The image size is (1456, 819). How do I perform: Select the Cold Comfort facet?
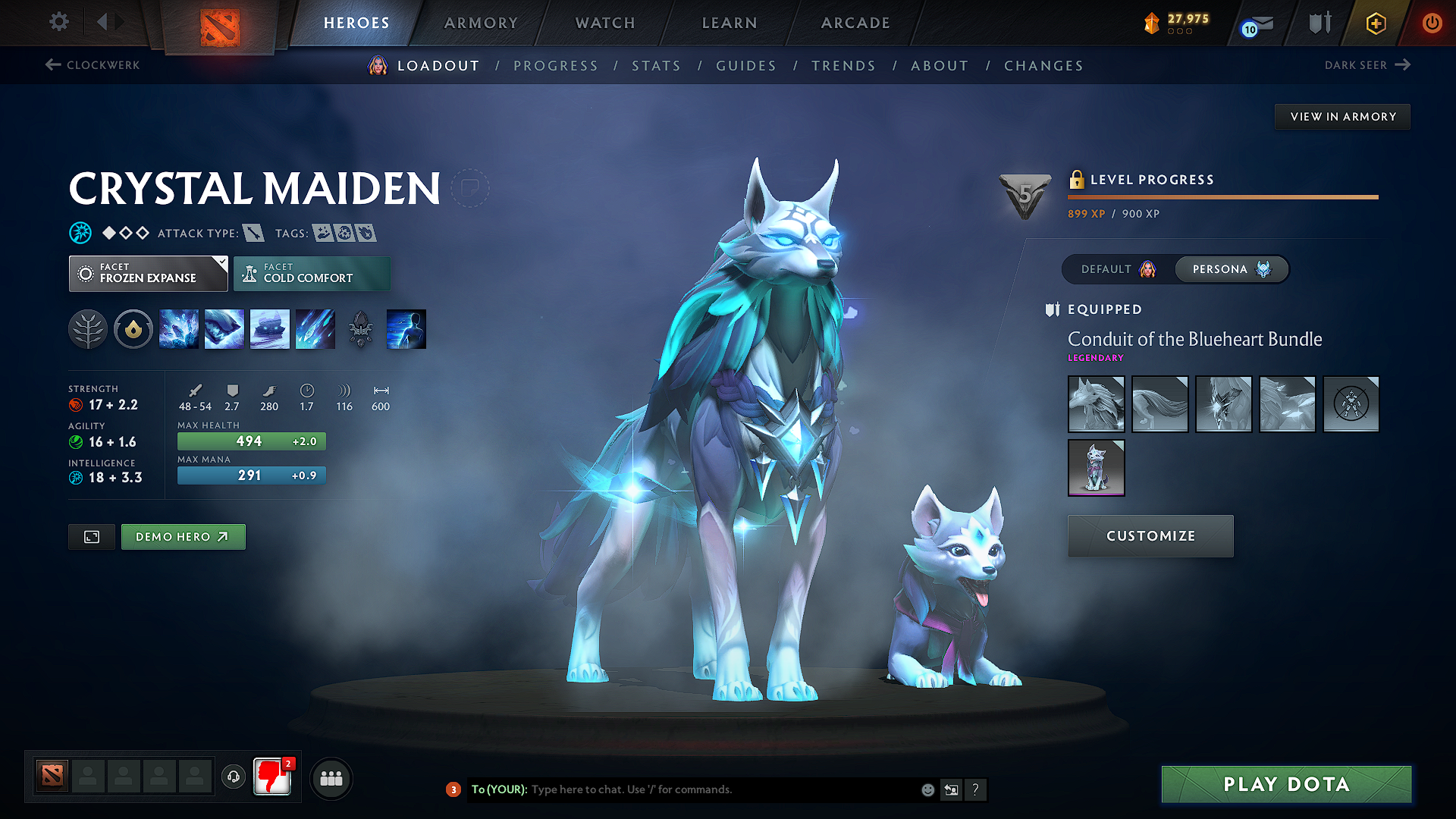[312, 273]
